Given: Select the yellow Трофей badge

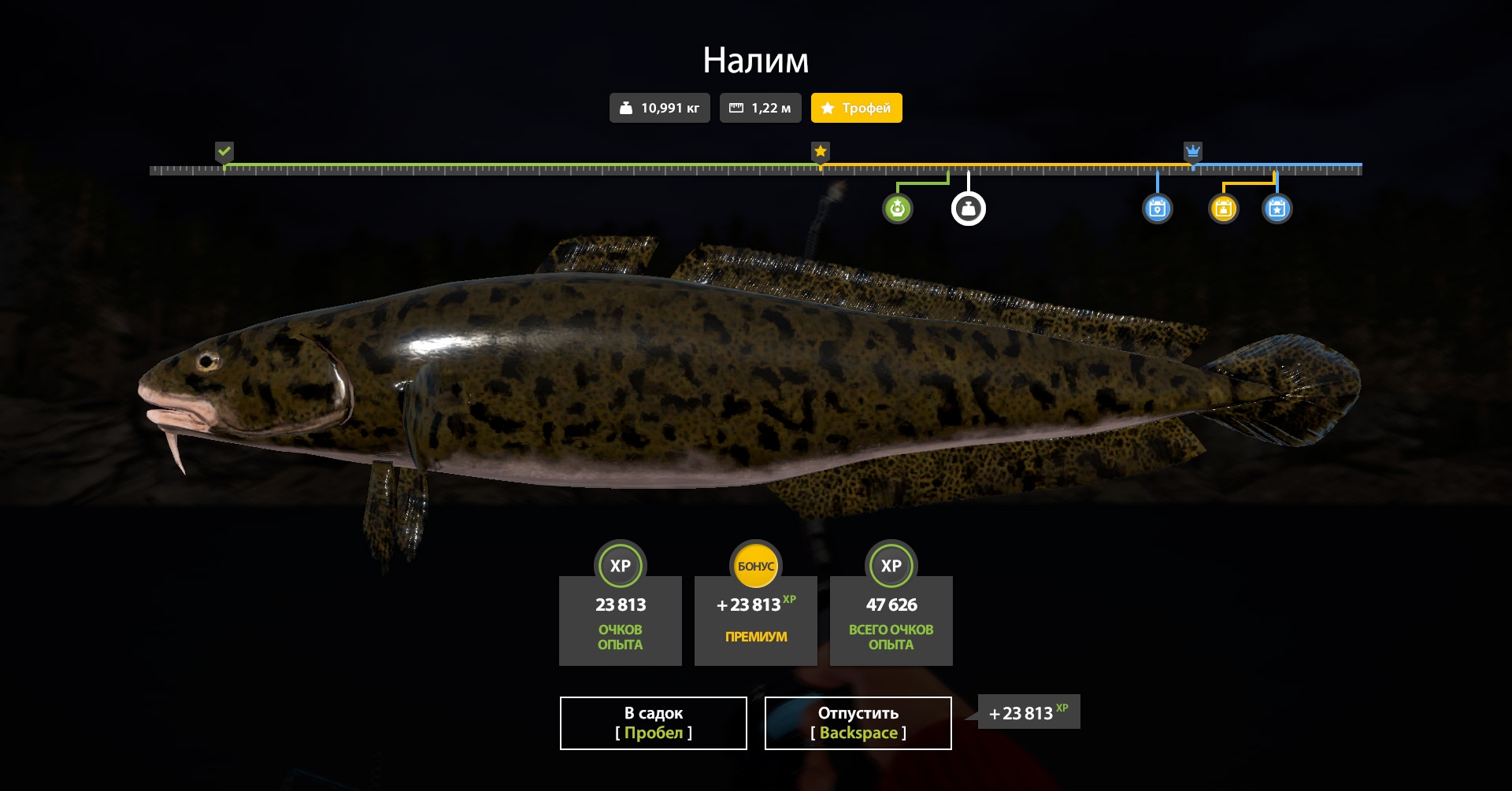Looking at the screenshot, I should (x=856, y=108).
